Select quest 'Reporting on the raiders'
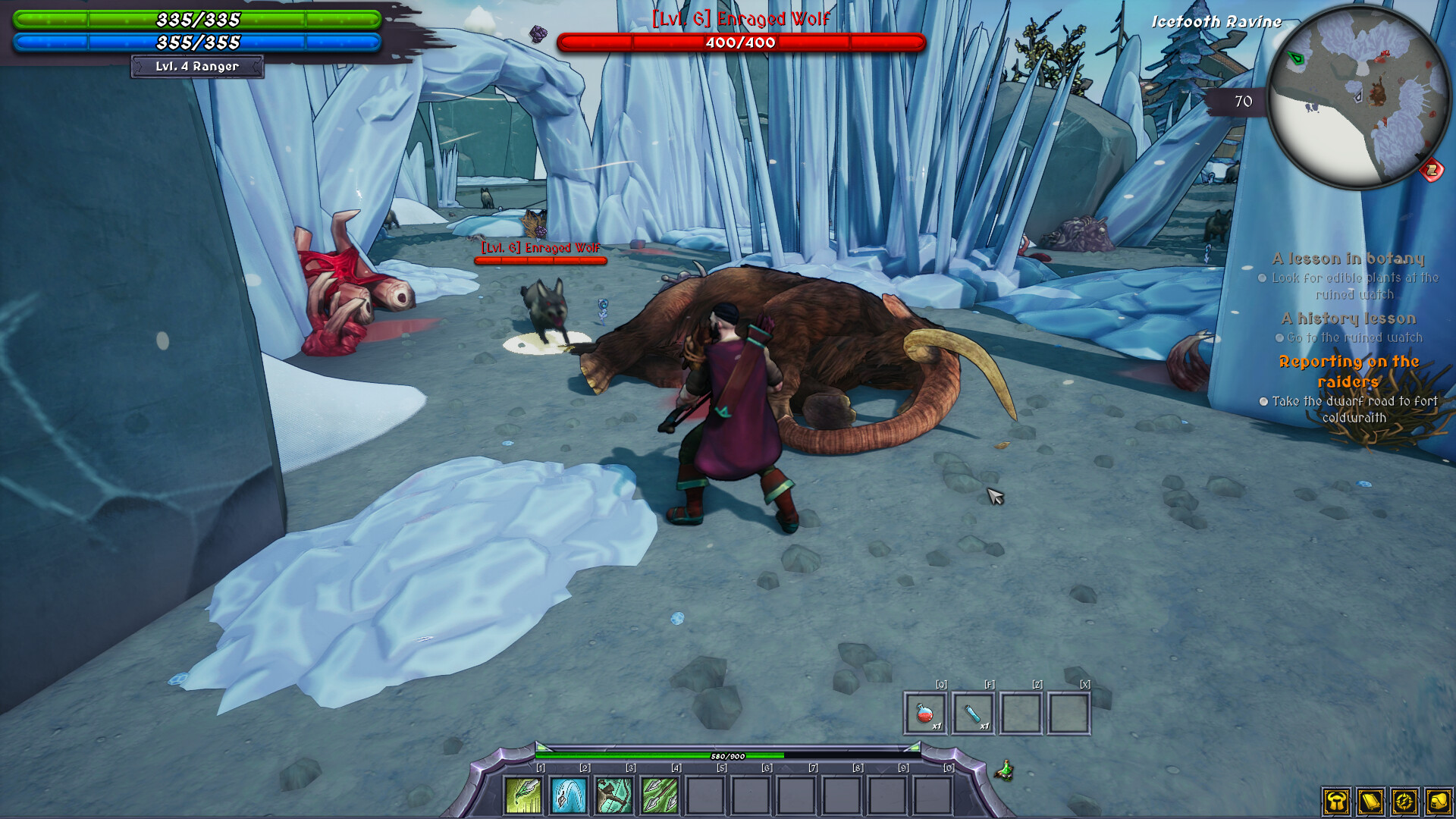 1348,369
